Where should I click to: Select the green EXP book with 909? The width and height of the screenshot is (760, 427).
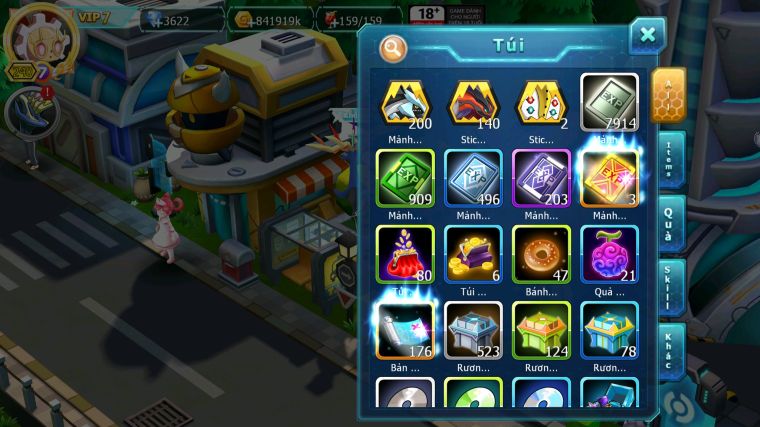pos(405,178)
